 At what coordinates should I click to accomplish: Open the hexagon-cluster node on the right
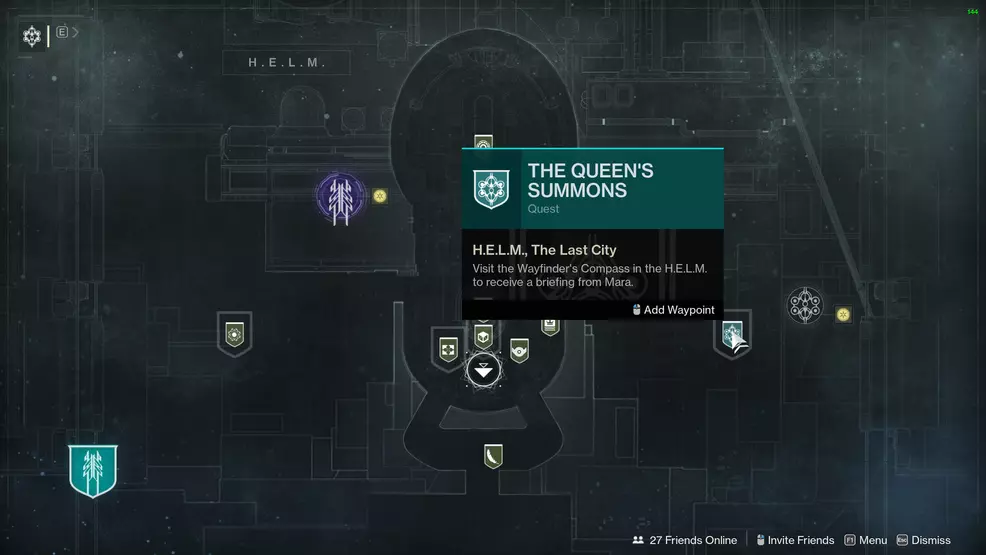[x=804, y=306]
